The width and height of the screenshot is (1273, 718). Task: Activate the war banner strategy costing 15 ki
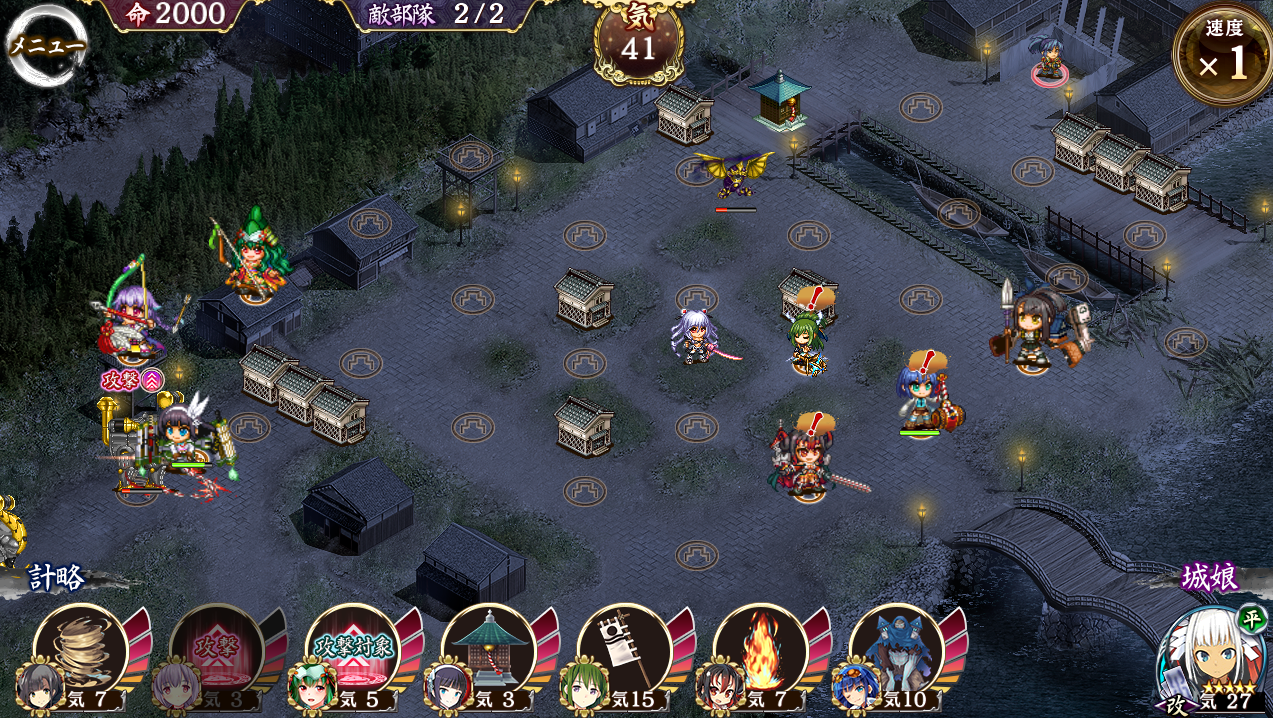(624, 650)
